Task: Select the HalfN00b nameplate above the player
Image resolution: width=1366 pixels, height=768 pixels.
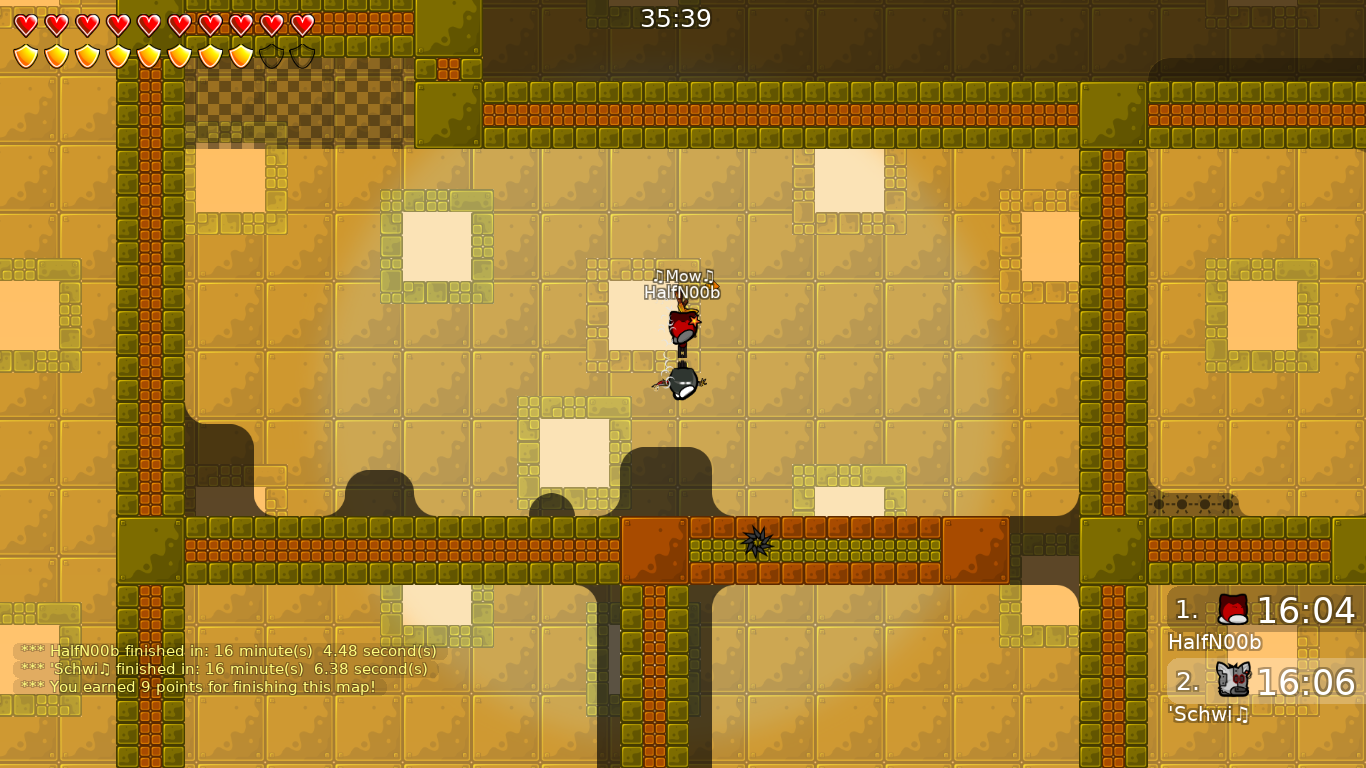Action: point(680,293)
